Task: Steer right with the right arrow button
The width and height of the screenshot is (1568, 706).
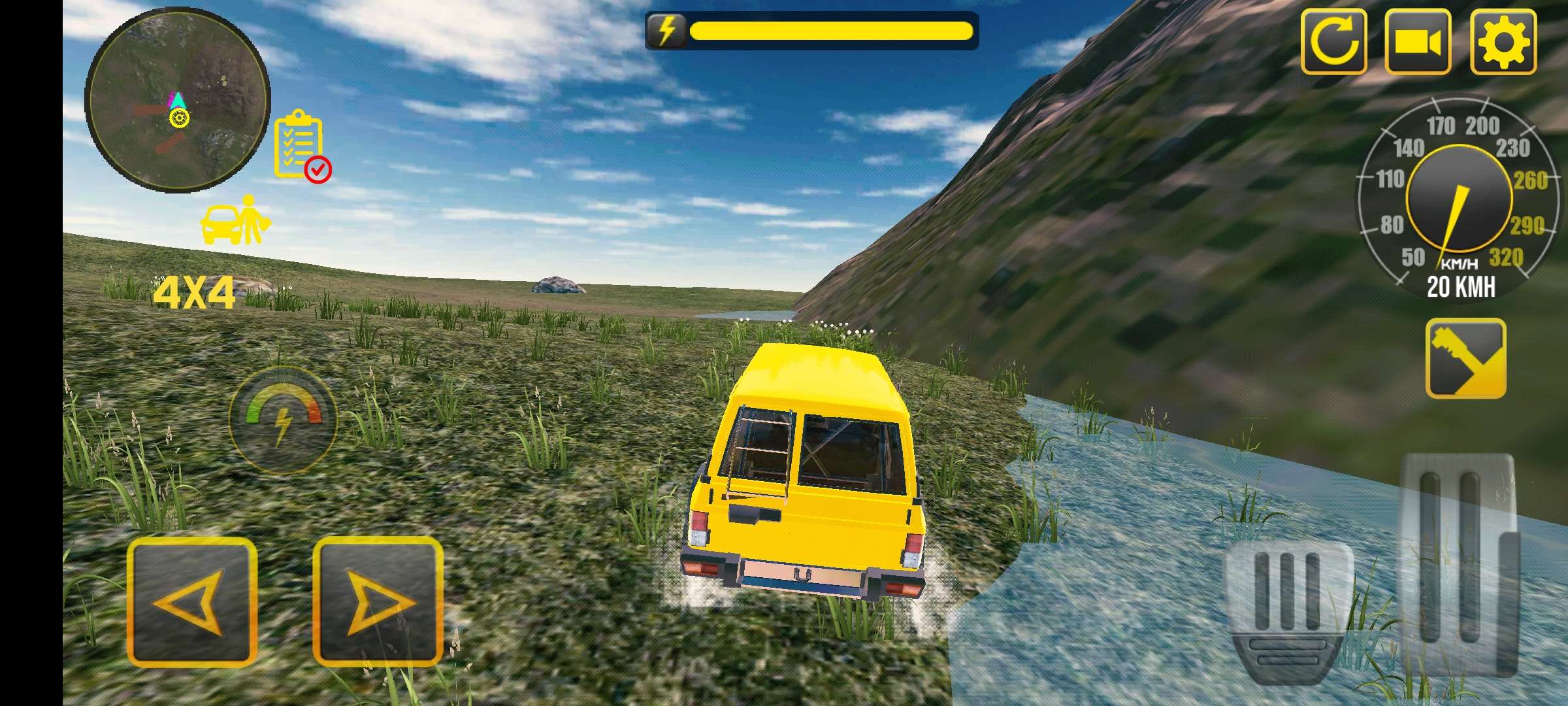Action: coord(377,601)
